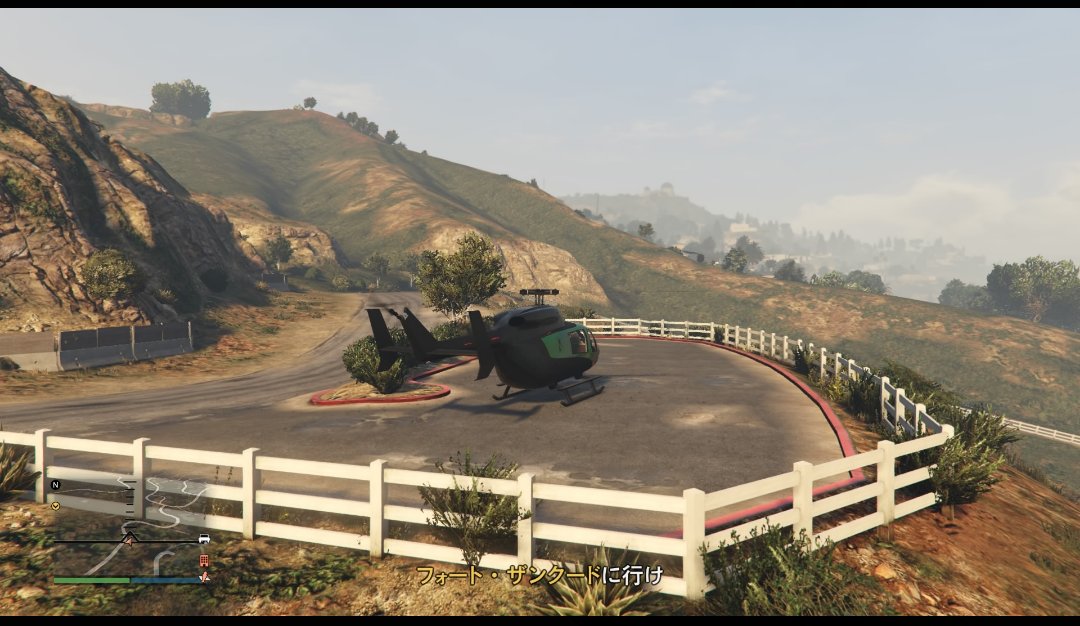Select the red building blip on minimap
This screenshot has height=626, width=1080.
(204, 560)
